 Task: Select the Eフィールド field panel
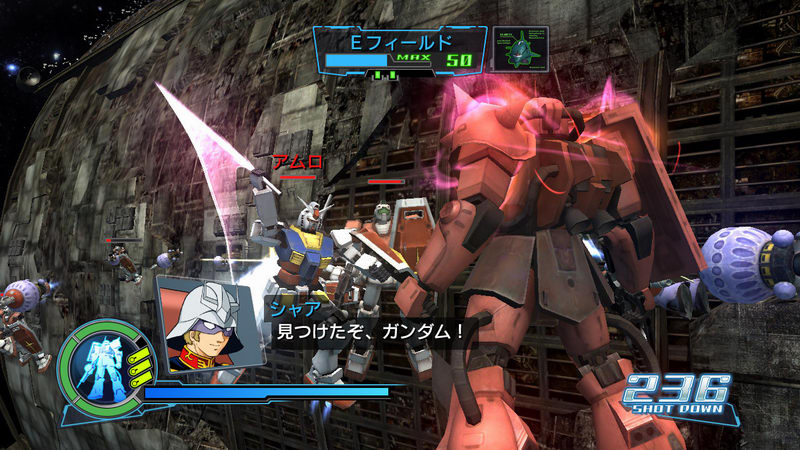pos(400,51)
